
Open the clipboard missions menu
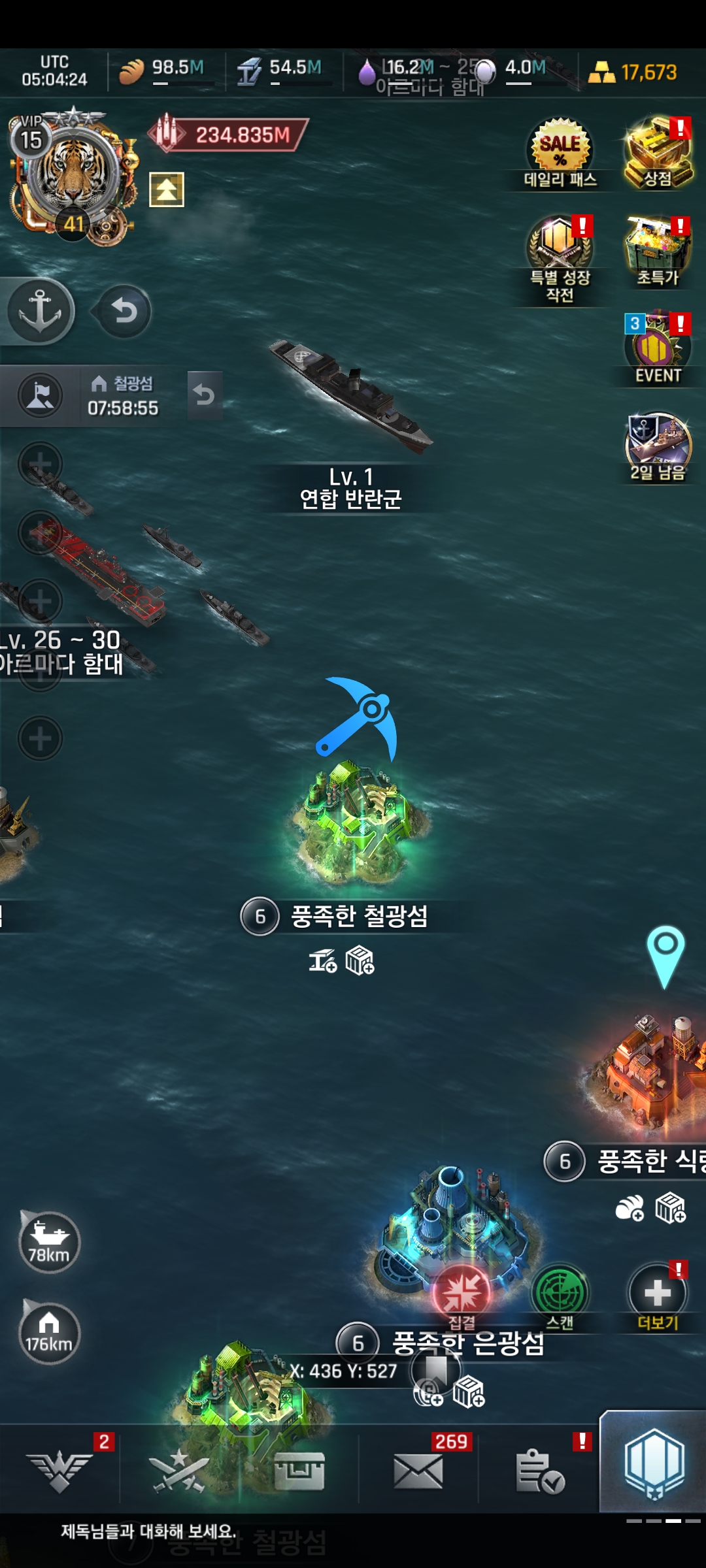(539, 1471)
